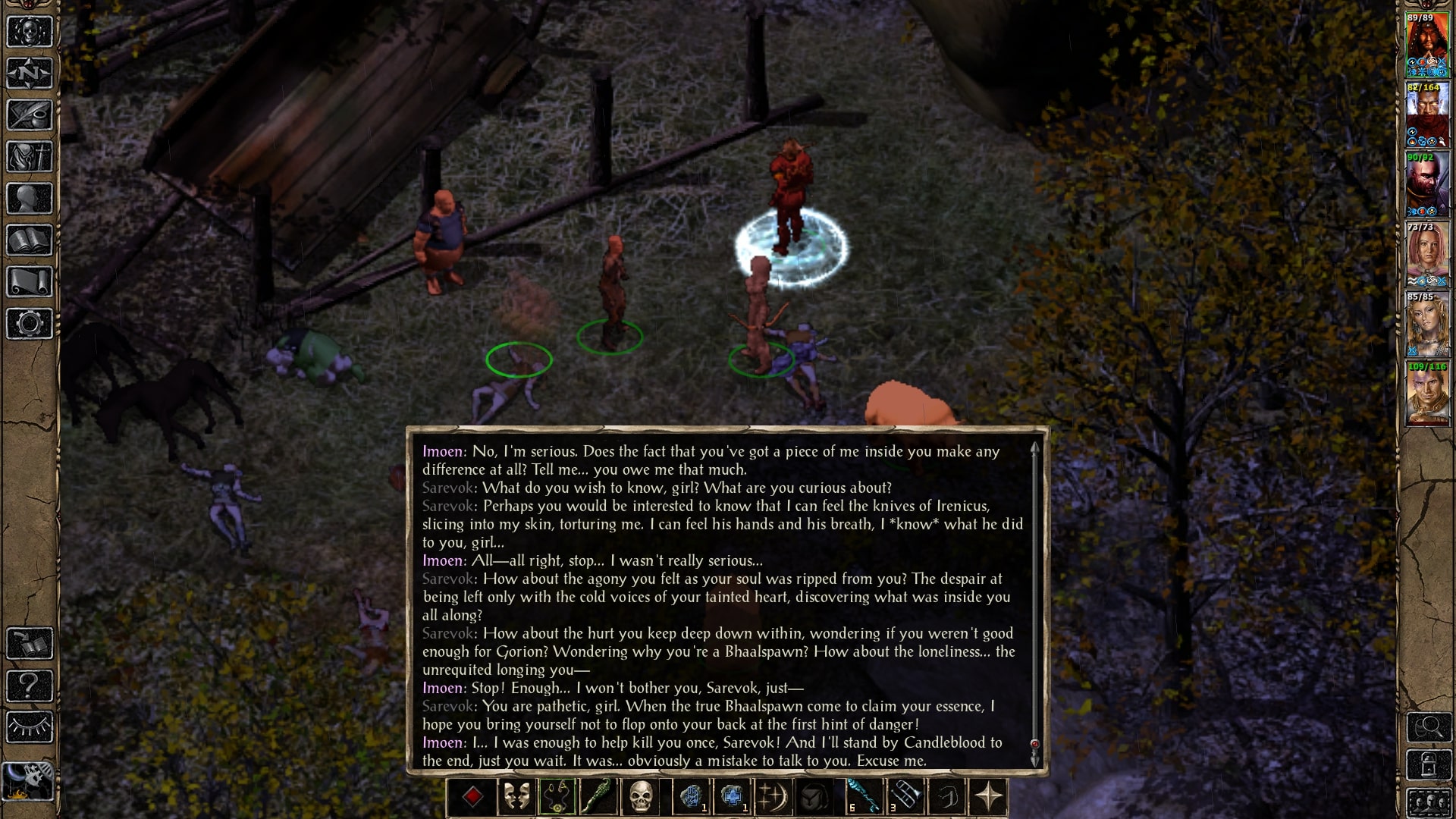The image size is (1456, 819).
Task: Open the gear options menu
Action: (x=30, y=324)
